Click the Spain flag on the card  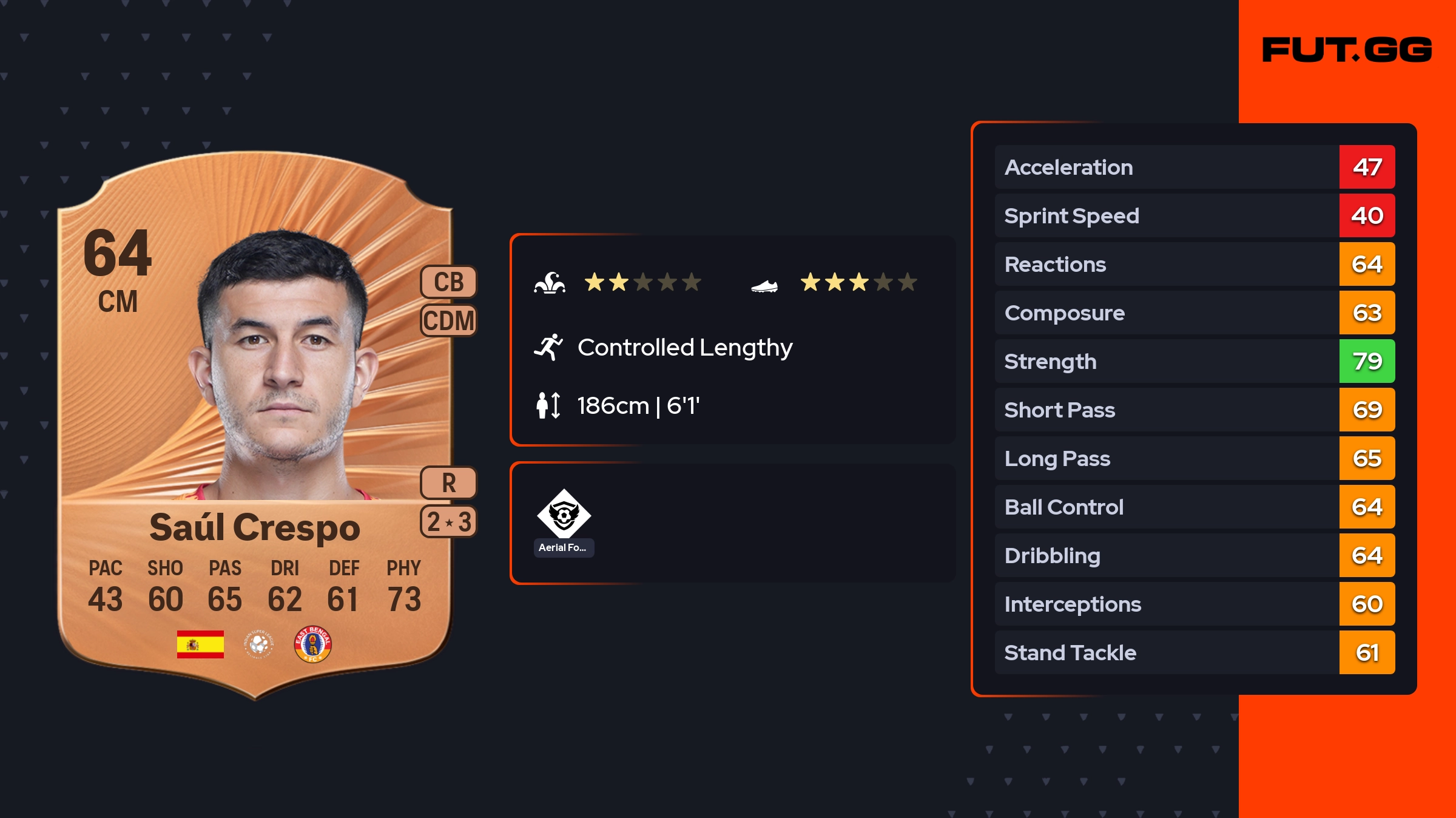(x=200, y=644)
